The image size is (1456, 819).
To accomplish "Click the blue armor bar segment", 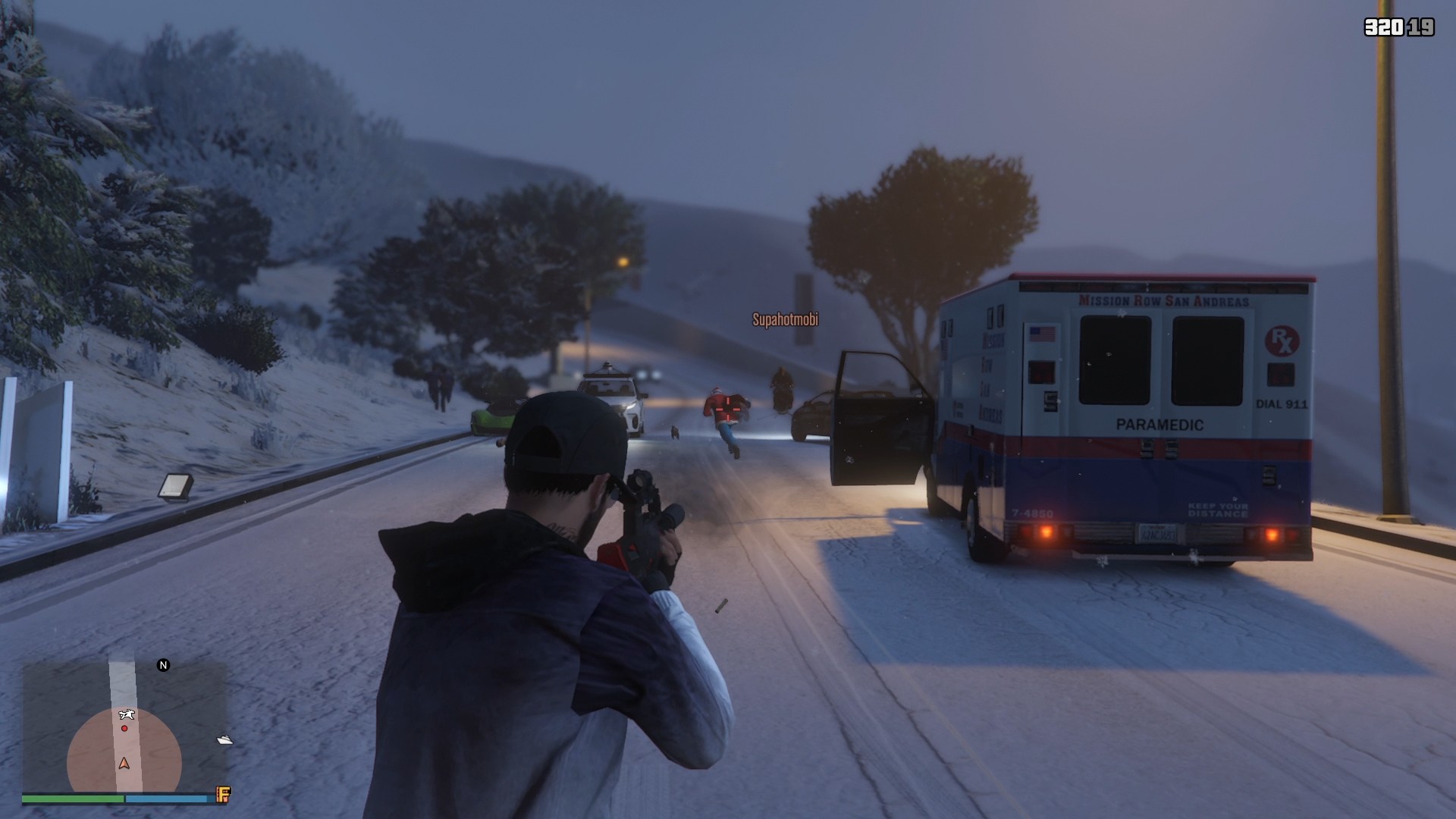I will [167, 798].
